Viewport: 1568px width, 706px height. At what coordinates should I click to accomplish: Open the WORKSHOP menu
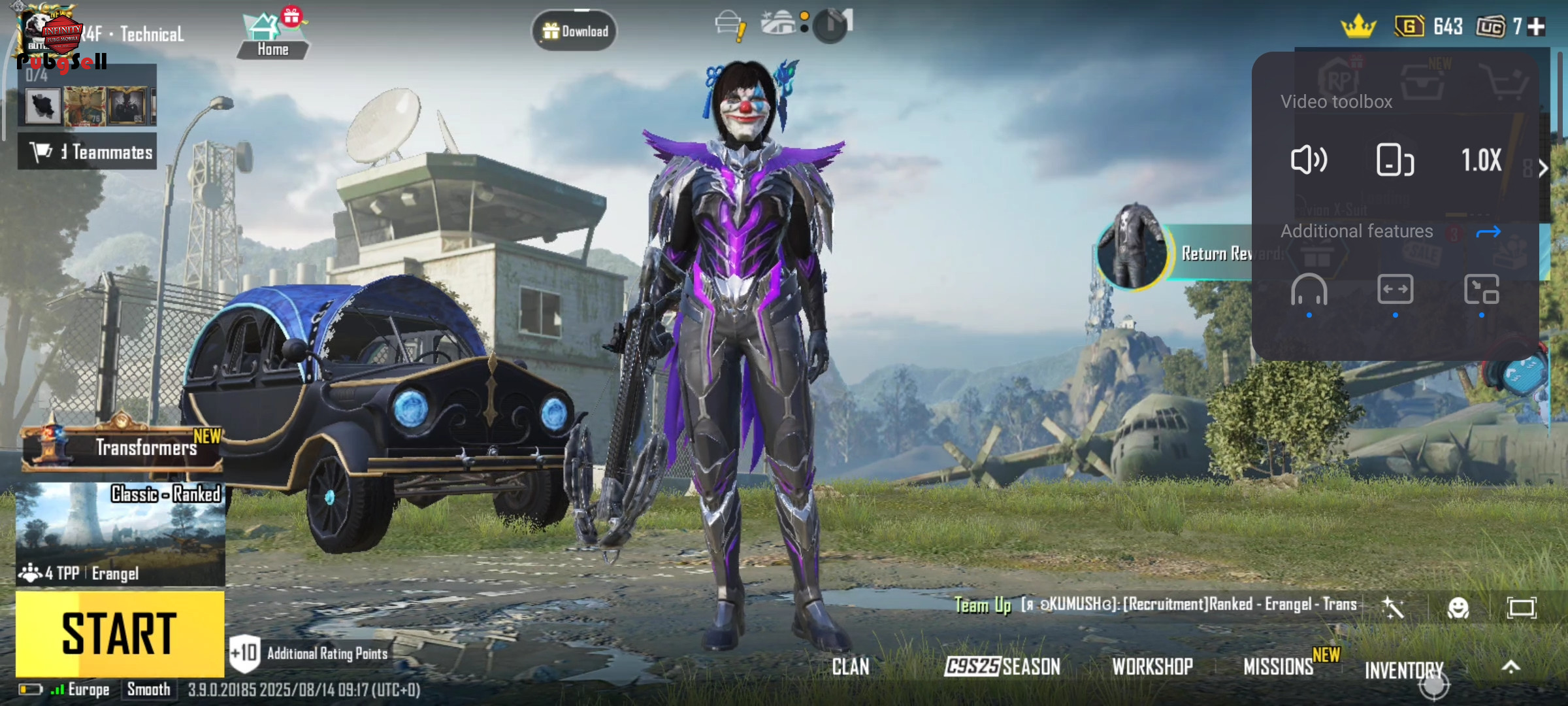pos(1152,667)
